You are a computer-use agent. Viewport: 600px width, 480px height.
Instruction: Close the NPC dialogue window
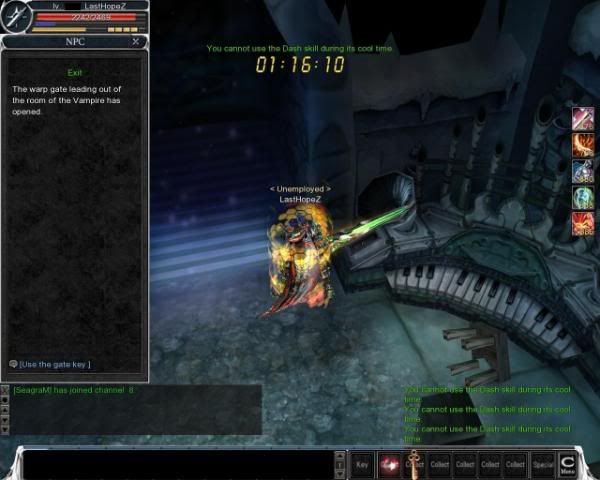[x=136, y=42]
